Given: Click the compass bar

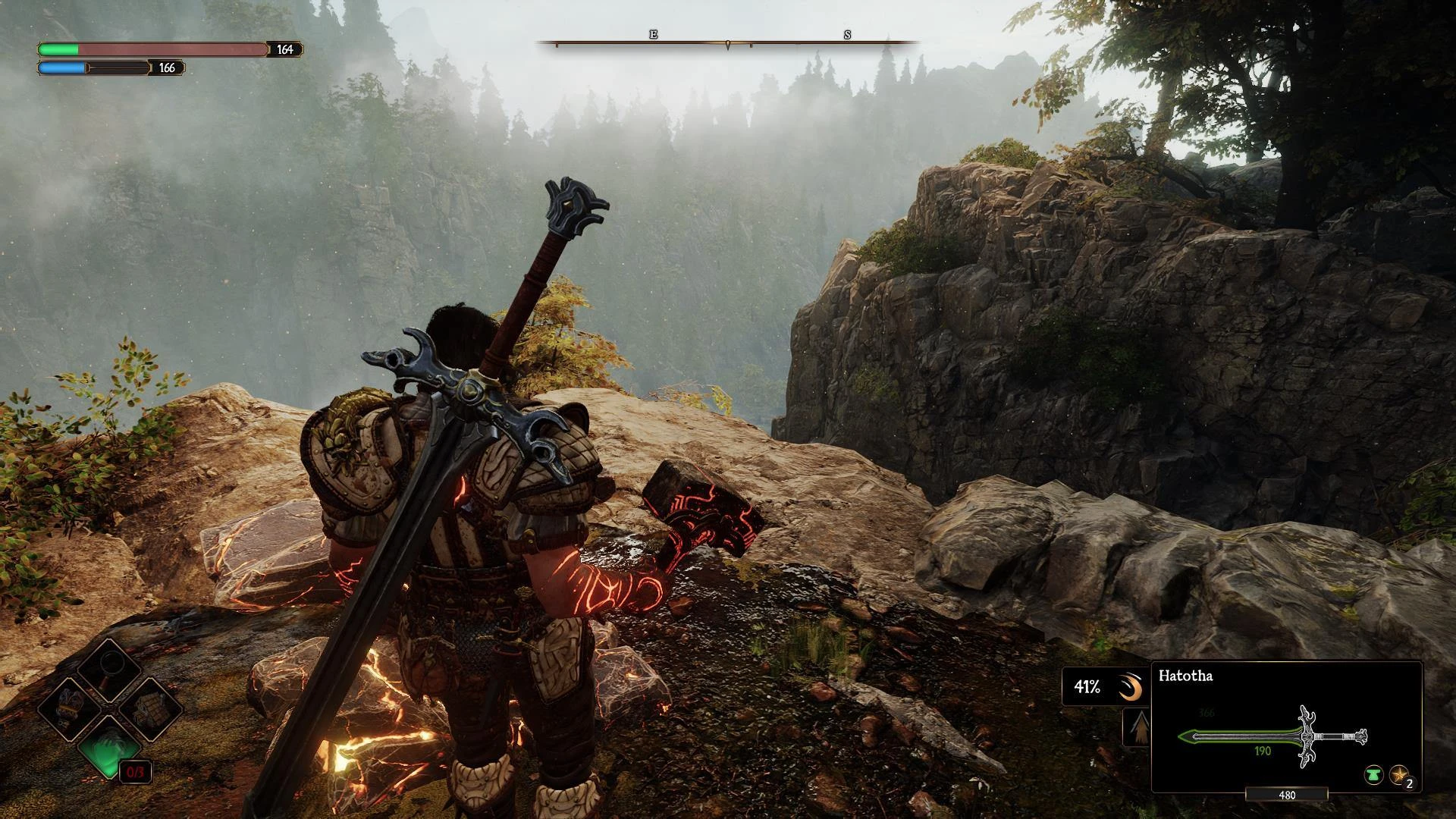Looking at the screenshot, I should click(728, 42).
